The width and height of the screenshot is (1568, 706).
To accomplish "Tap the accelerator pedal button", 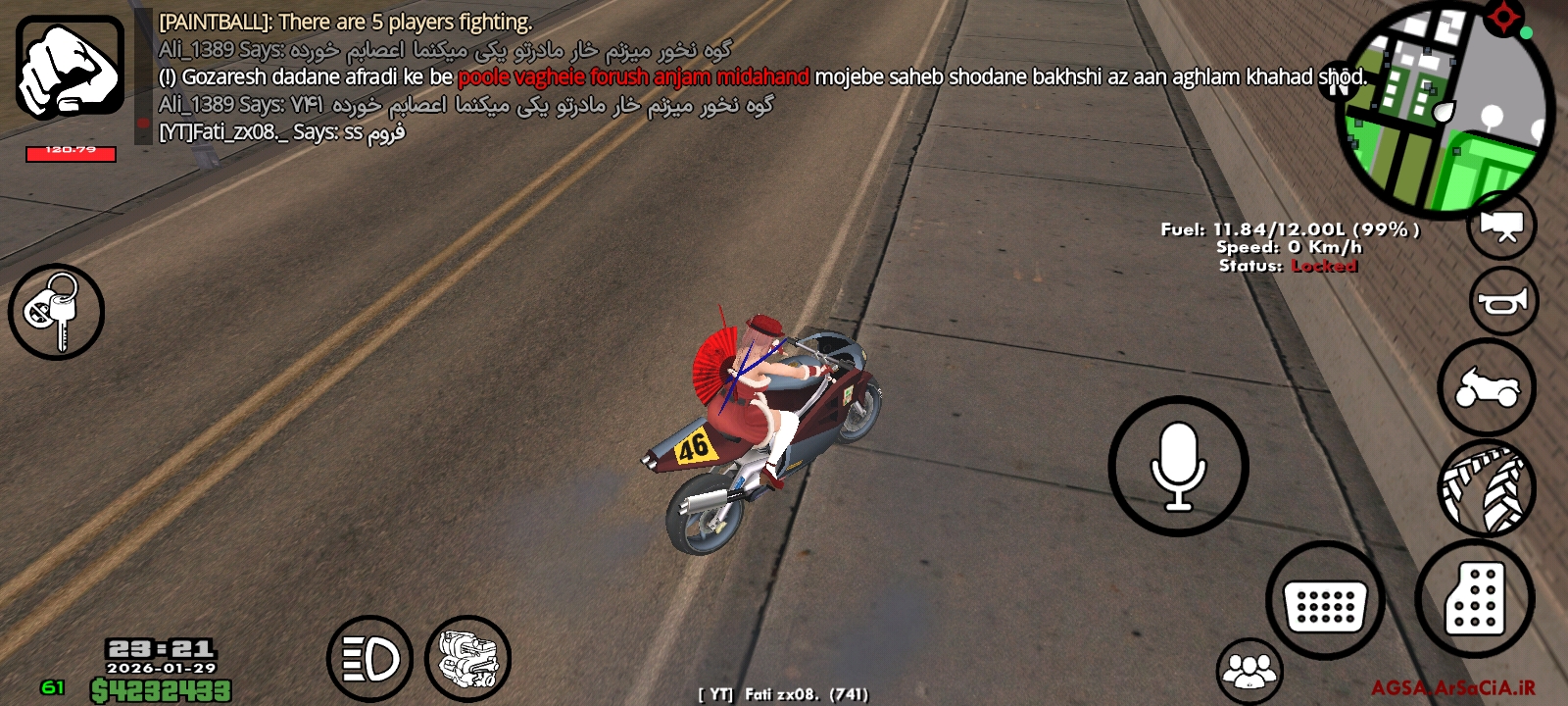I will tap(1474, 597).
